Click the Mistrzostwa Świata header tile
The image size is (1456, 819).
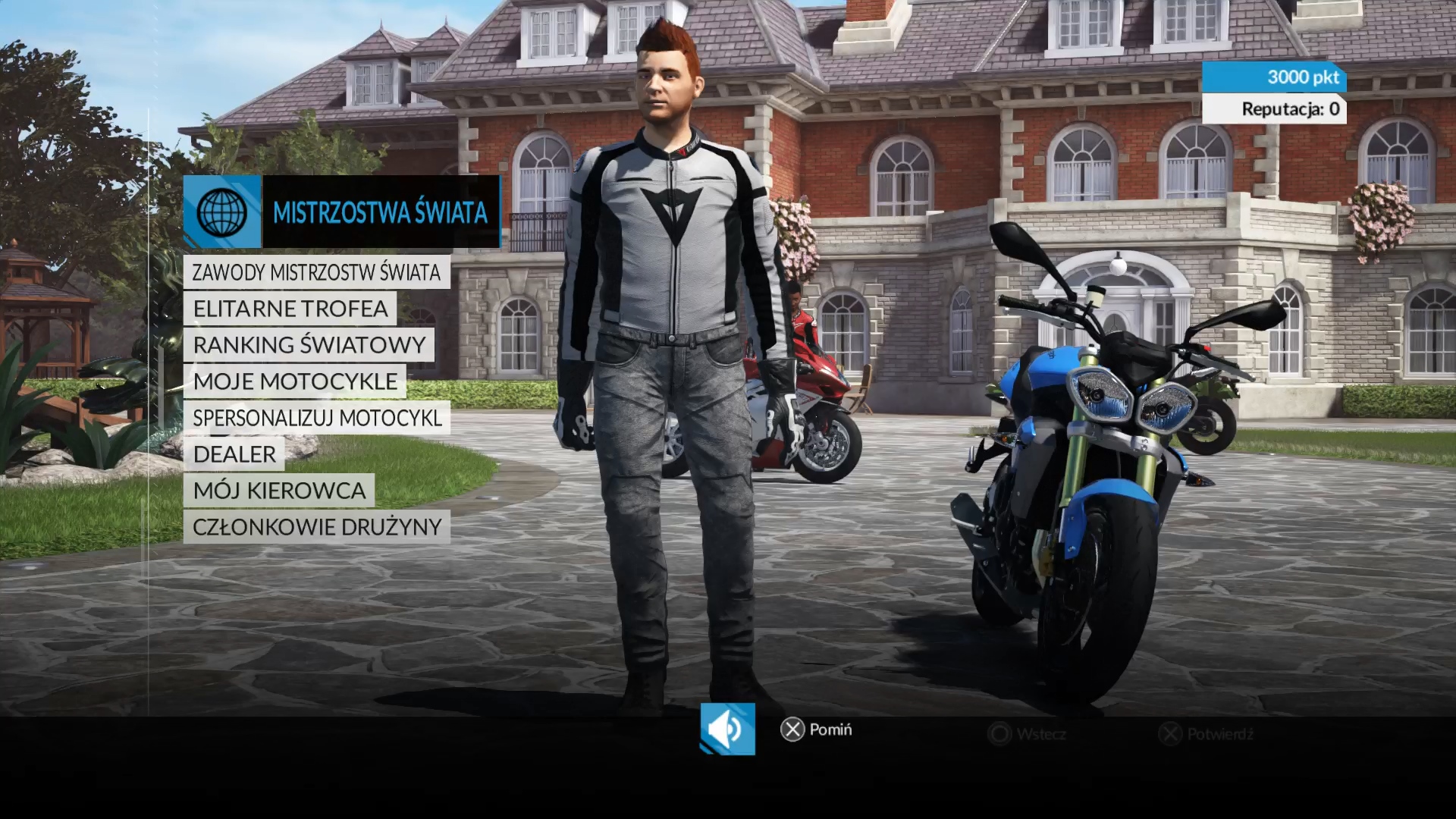pos(341,212)
